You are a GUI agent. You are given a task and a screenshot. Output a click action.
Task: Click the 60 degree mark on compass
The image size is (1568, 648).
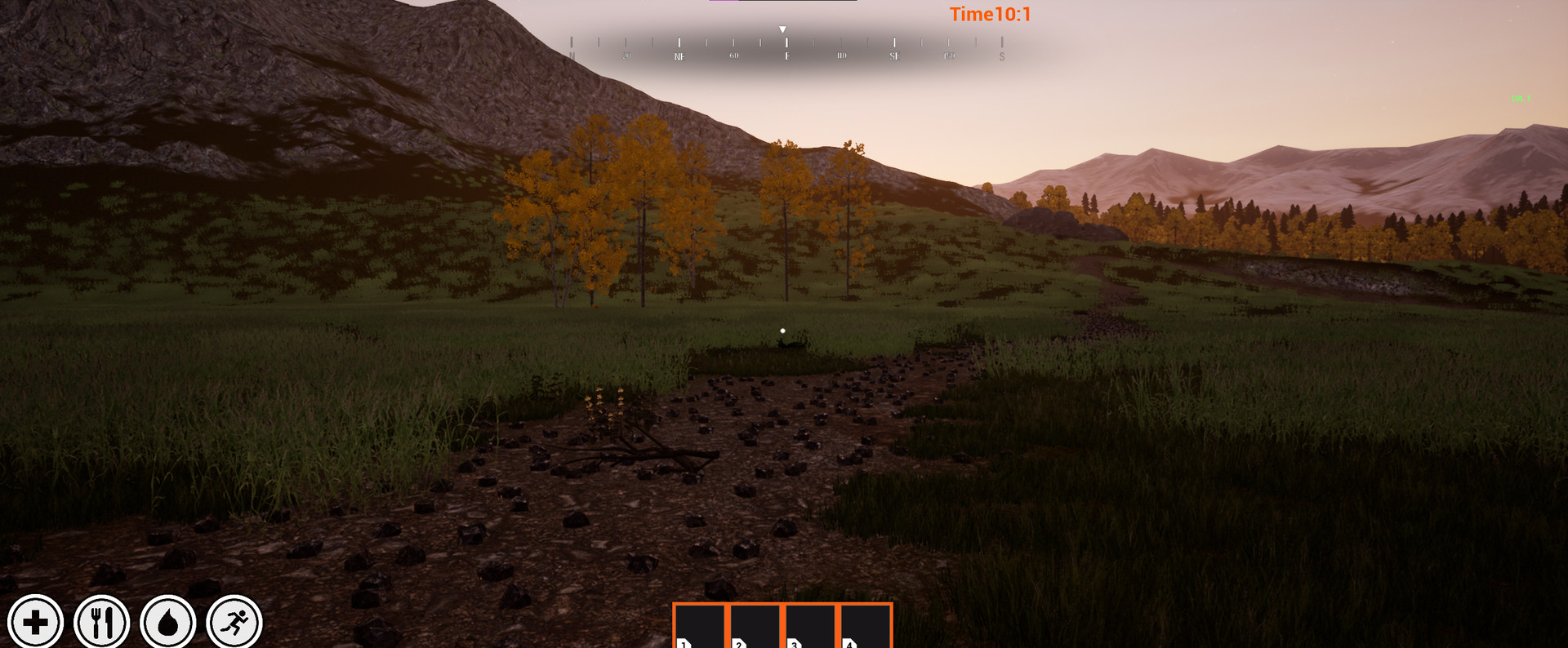[x=734, y=55]
